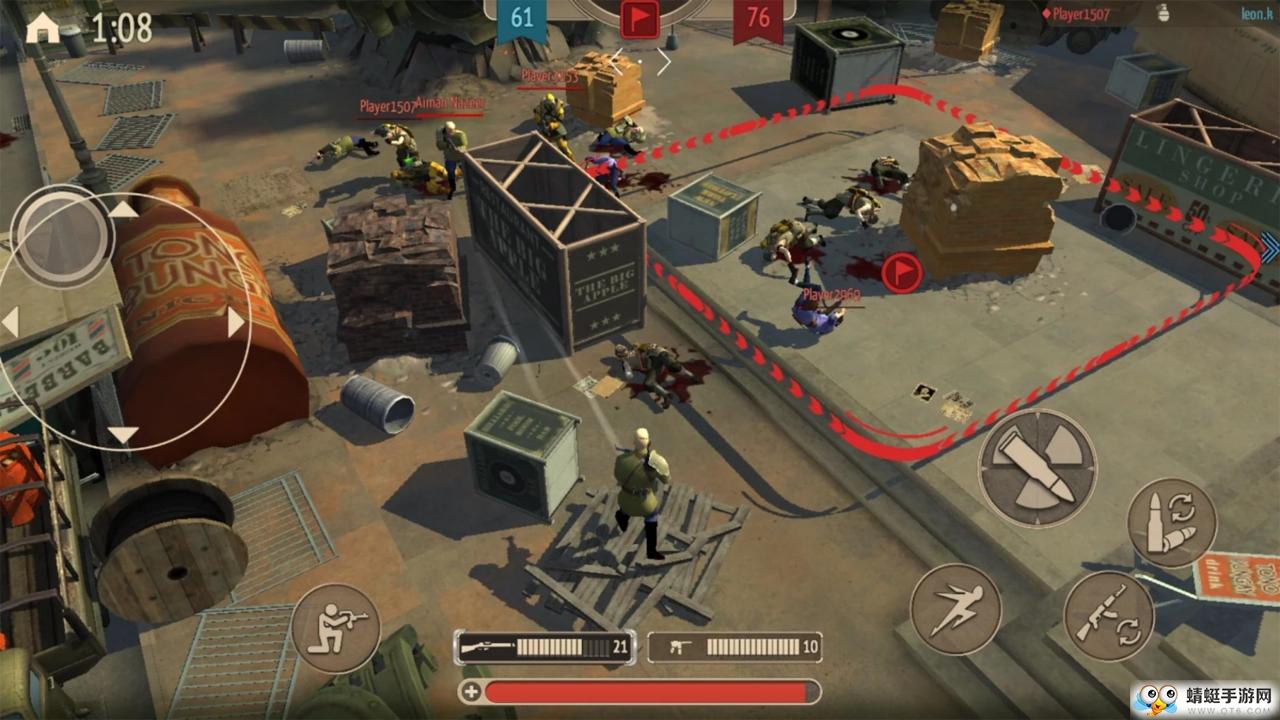Image resolution: width=1280 pixels, height=720 pixels.
Task: Tap the virtual joystick thumb knob
Action: click(x=62, y=236)
